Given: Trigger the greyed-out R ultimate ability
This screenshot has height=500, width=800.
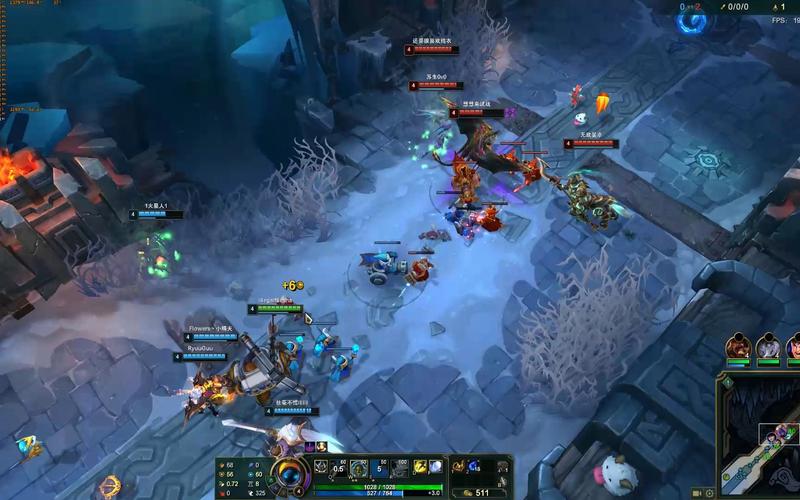Looking at the screenshot, I should pyautogui.click(x=398, y=468).
